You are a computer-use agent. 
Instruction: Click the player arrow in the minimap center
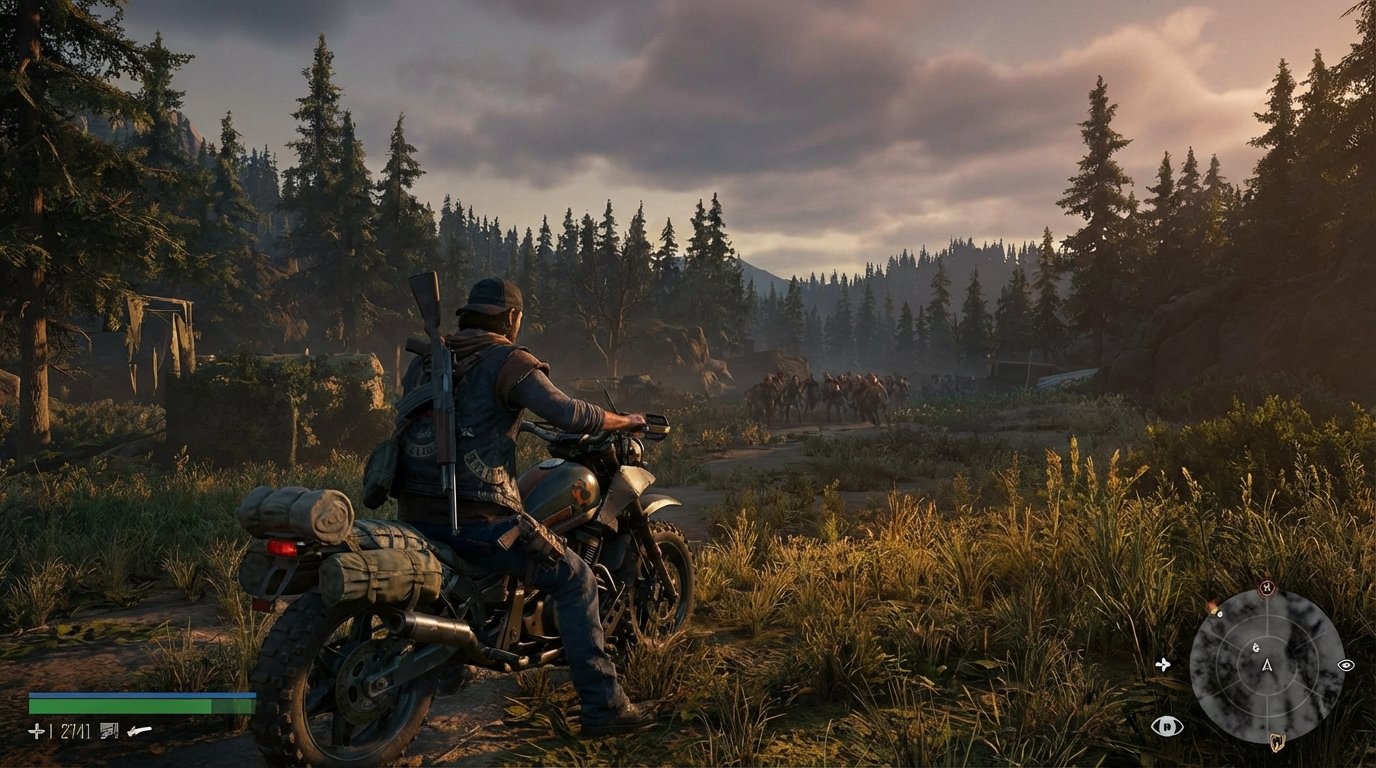point(1266,666)
